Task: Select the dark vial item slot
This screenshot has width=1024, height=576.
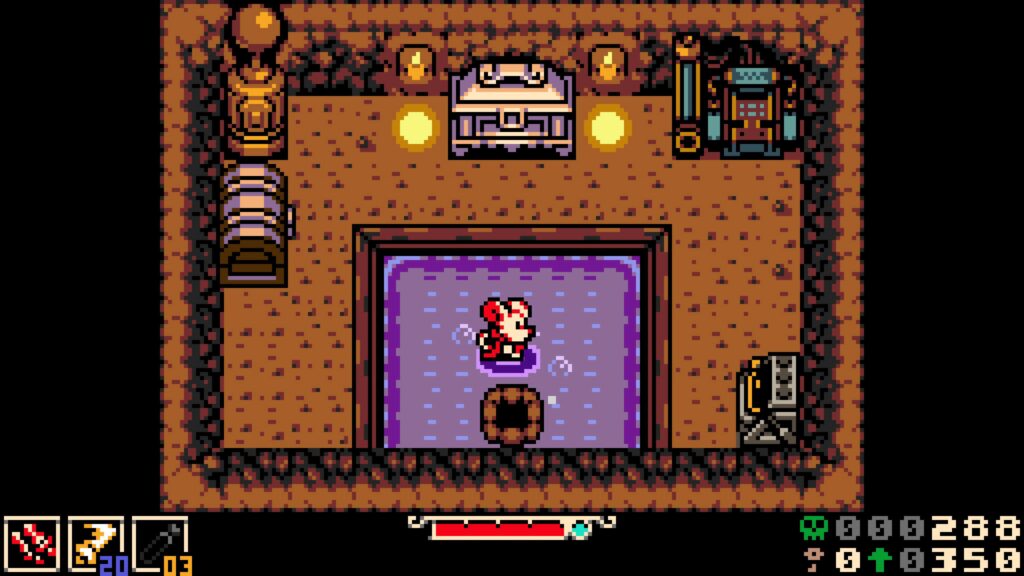Action: [x=160, y=544]
